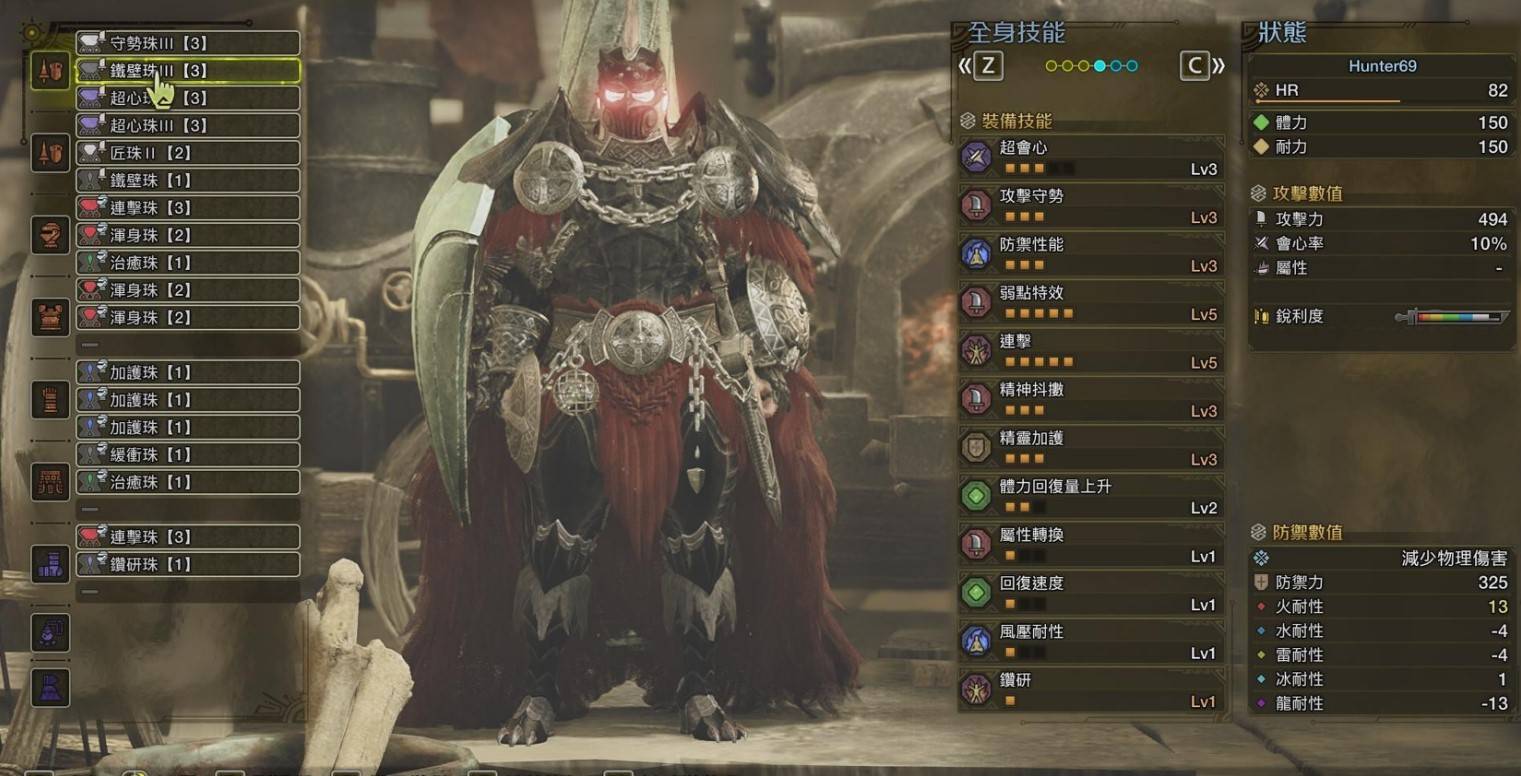1521x776 pixels.
Task: Select the 匠珠II【2】 decoration row
Action: [x=187, y=153]
